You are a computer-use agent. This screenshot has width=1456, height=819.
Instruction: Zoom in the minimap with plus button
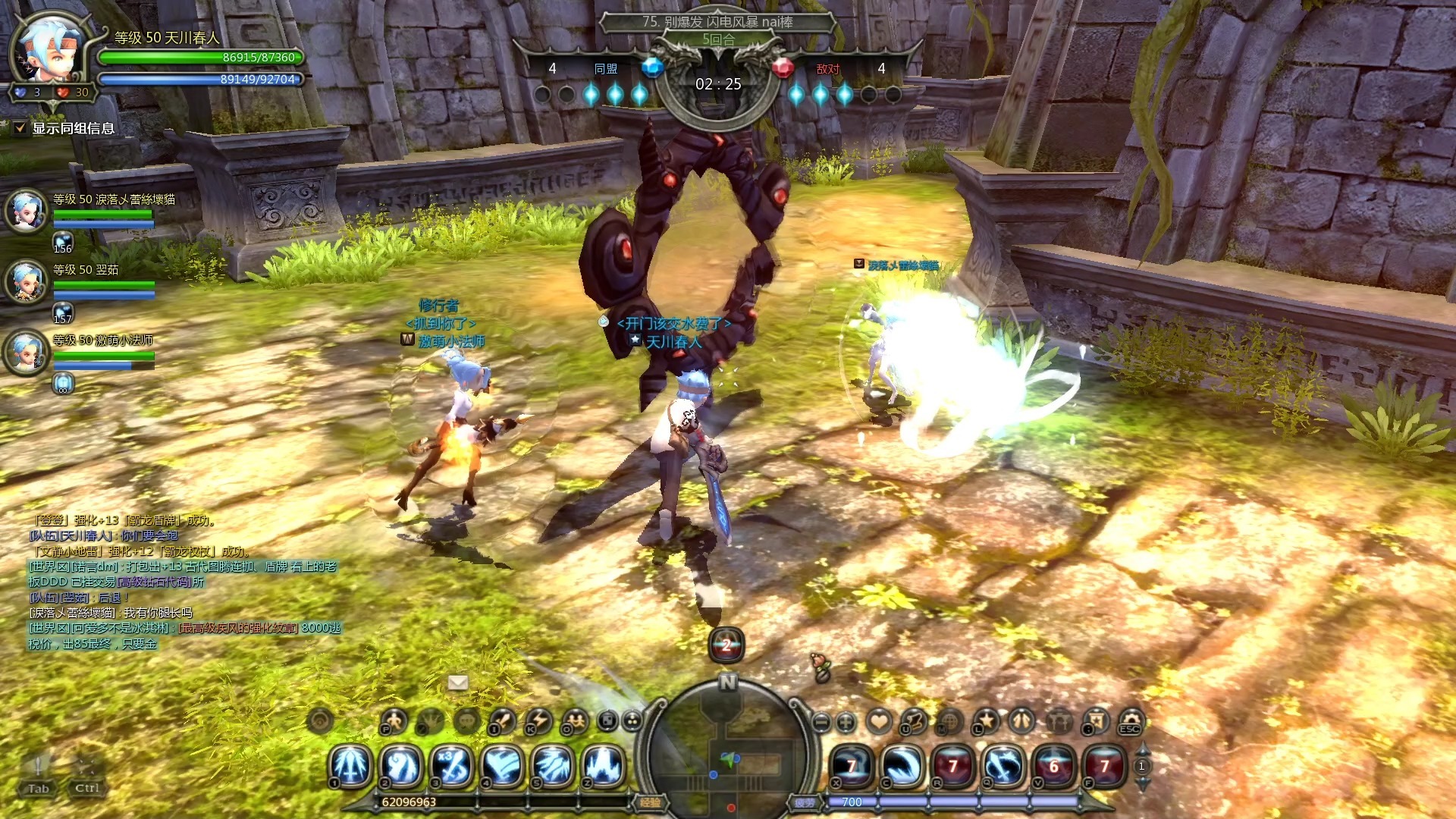tap(846, 722)
